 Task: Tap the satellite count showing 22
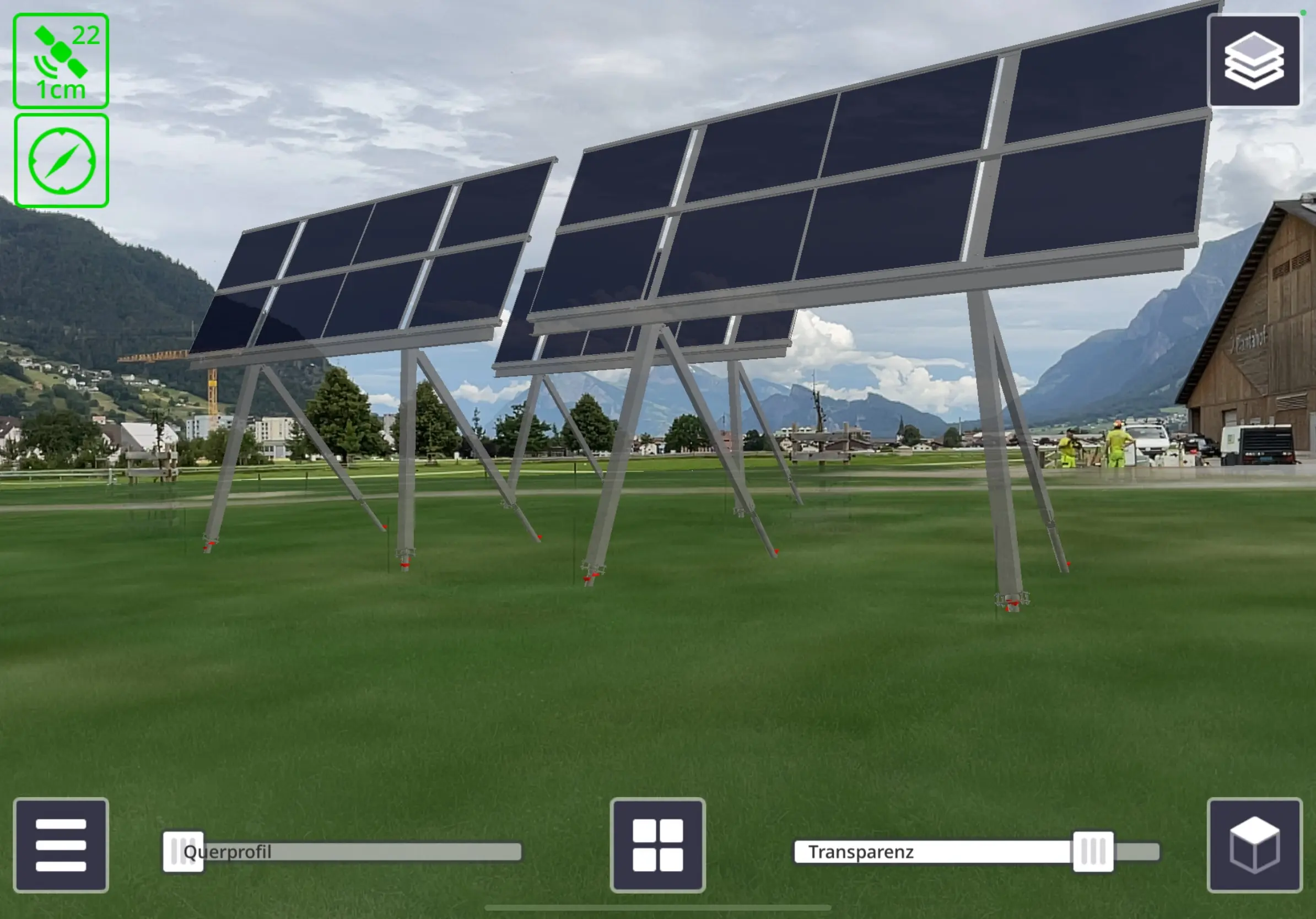click(x=86, y=34)
